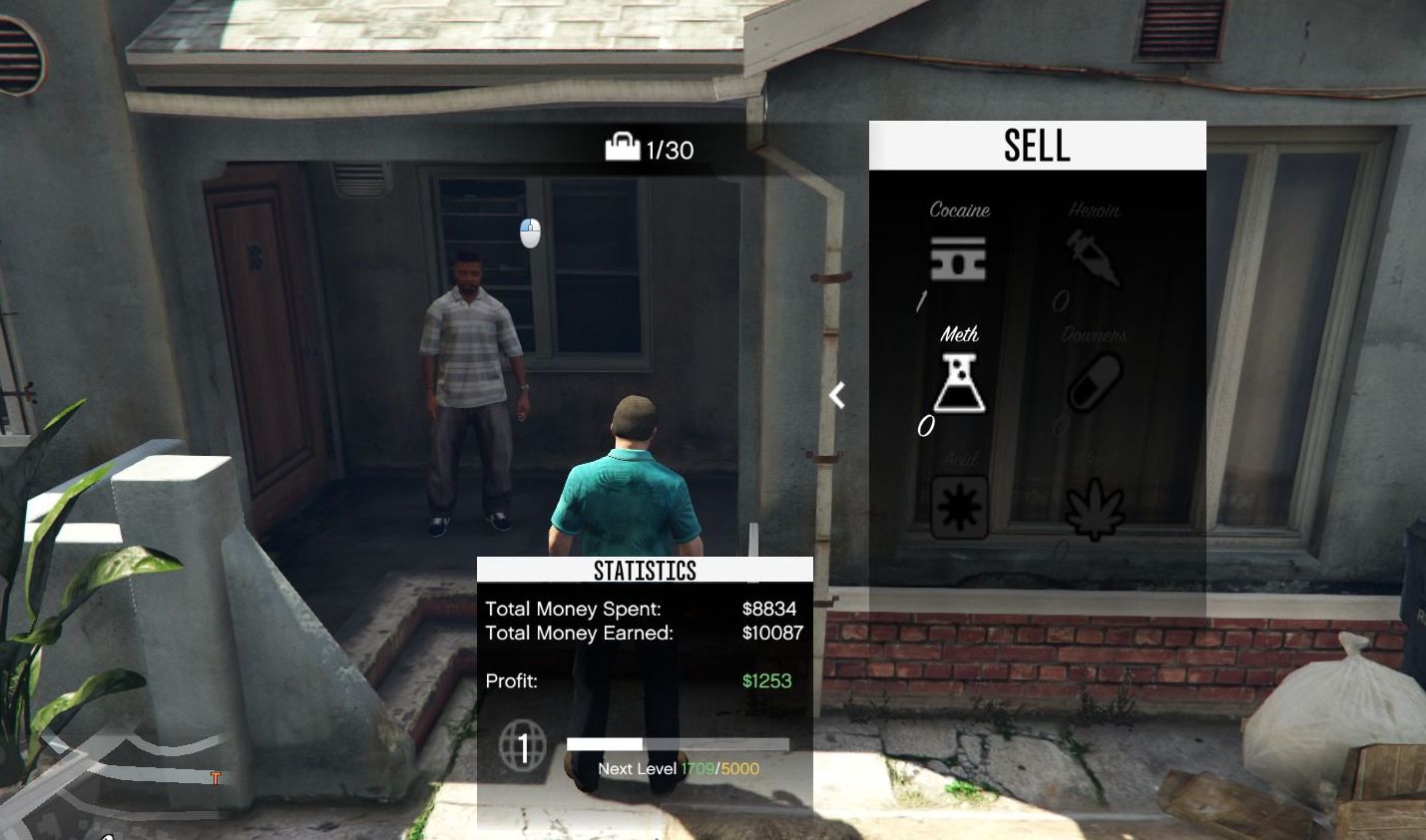Choose the weed leaf icon
The height and width of the screenshot is (840, 1426).
[x=1095, y=509]
